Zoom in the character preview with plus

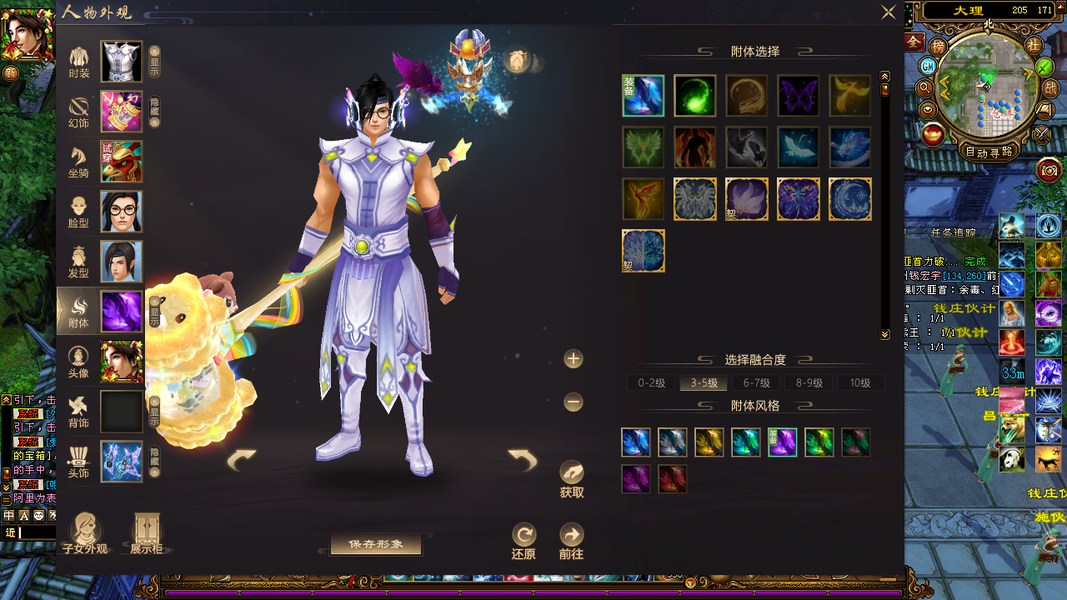(x=573, y=359)
